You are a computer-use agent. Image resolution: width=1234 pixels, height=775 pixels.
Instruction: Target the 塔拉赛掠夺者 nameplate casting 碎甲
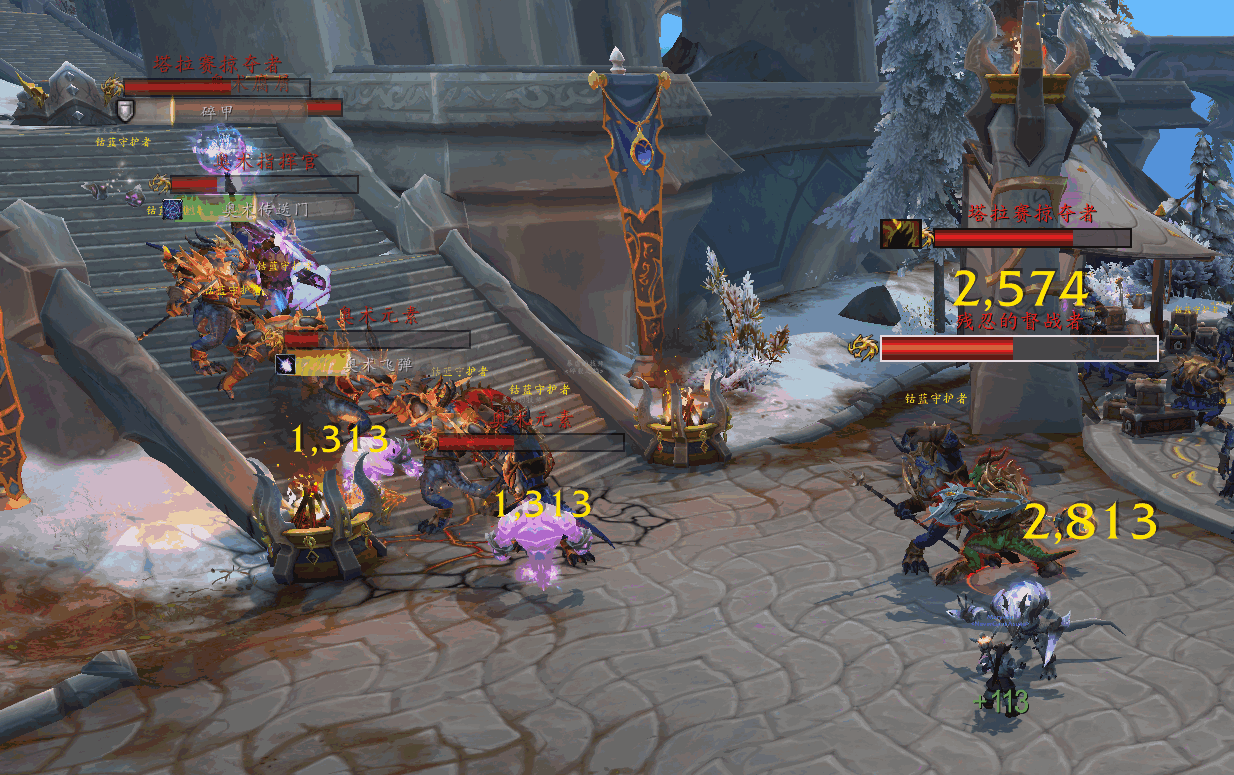click(x=216, y=87)
